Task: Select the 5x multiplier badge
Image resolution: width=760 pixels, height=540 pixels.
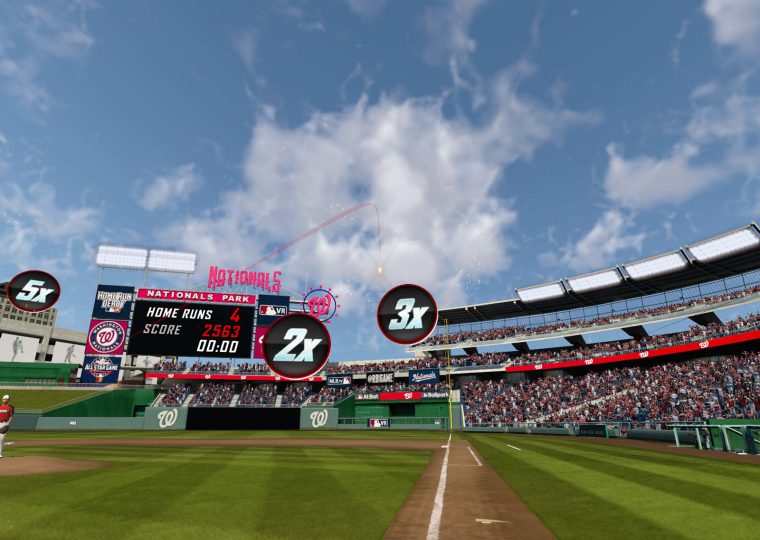Action: pos(33,291)
